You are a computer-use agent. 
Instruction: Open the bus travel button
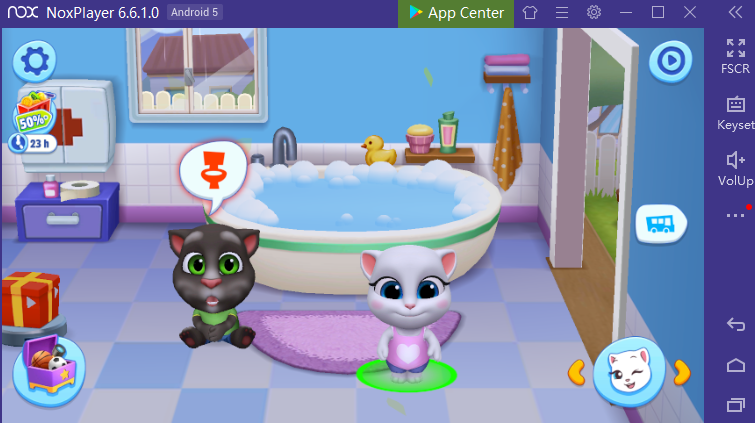(x=660, y=222)
